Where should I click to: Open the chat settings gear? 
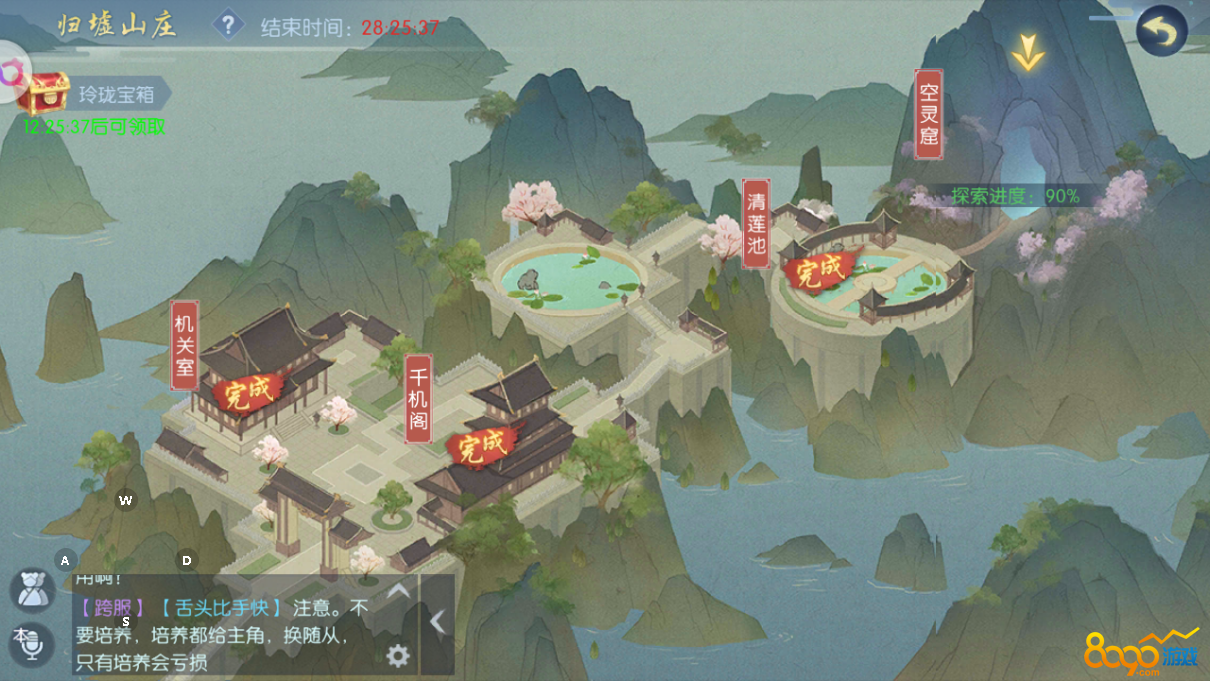[x=398, y=655]
